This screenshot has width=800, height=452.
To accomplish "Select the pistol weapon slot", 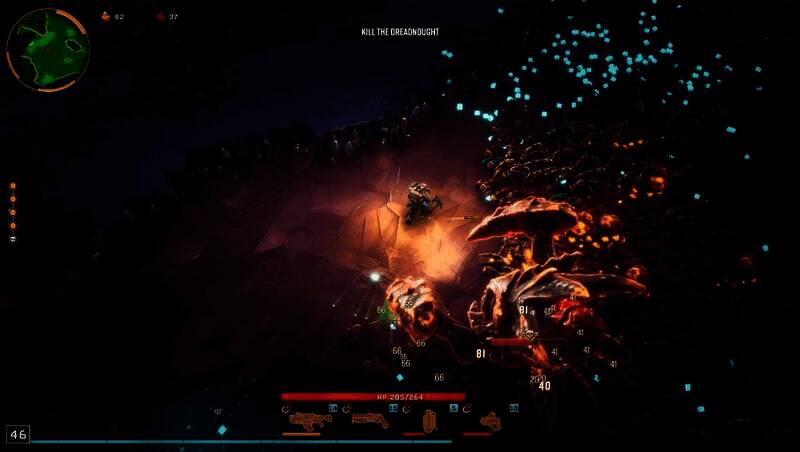I will pos(490,420).
